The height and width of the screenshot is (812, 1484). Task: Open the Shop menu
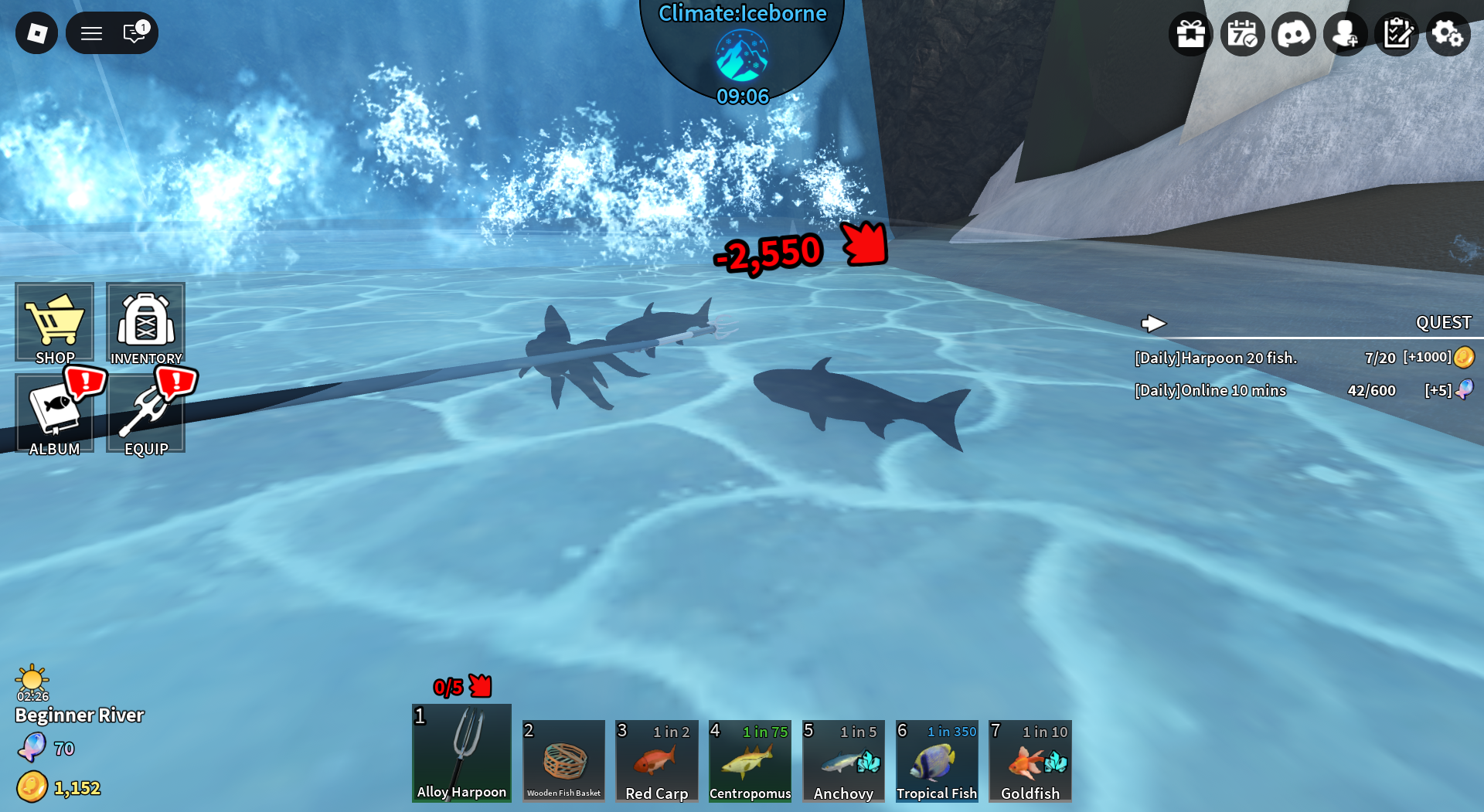point(54,322)
